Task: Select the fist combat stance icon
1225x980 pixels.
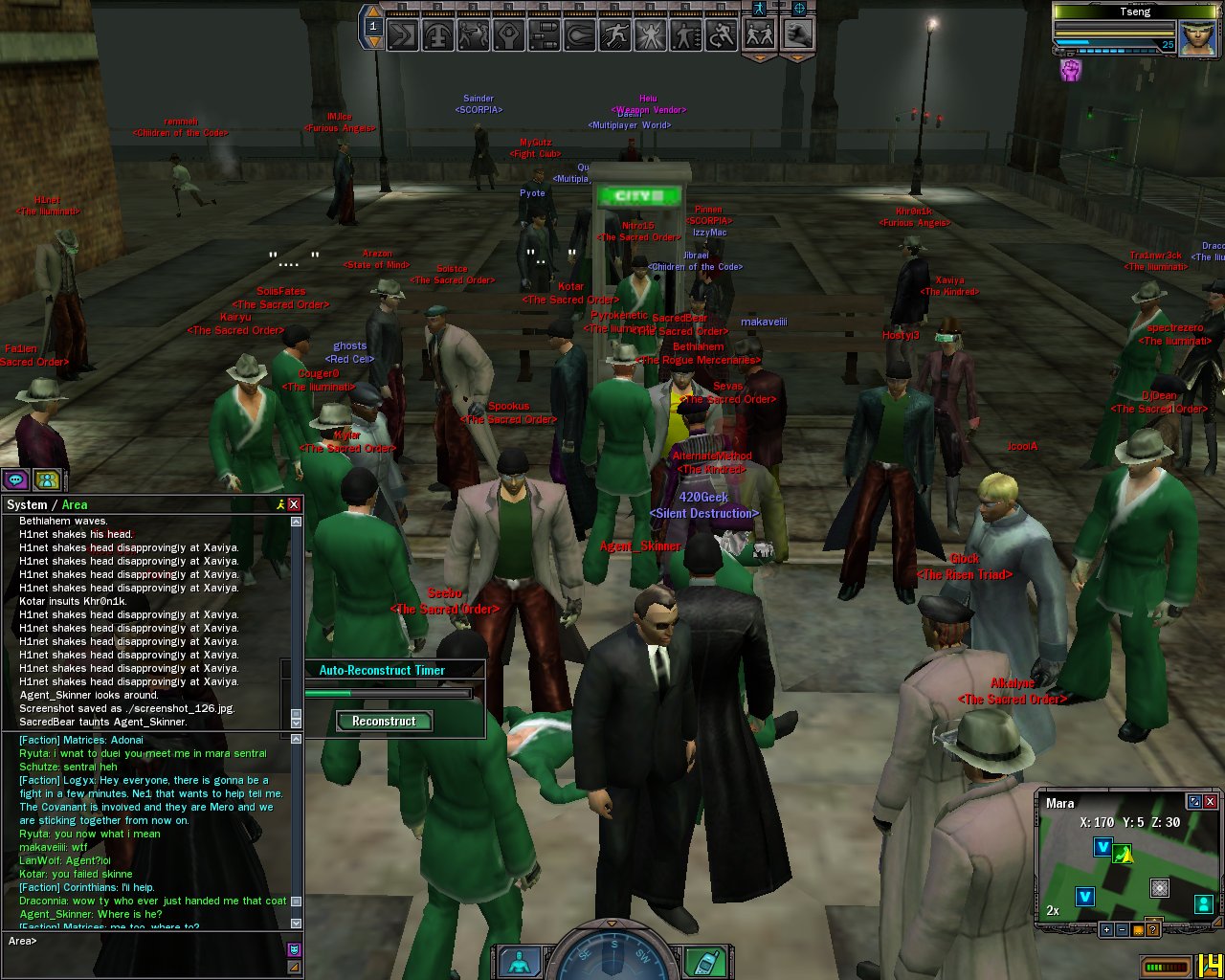Action: click(x=797, y=34)
